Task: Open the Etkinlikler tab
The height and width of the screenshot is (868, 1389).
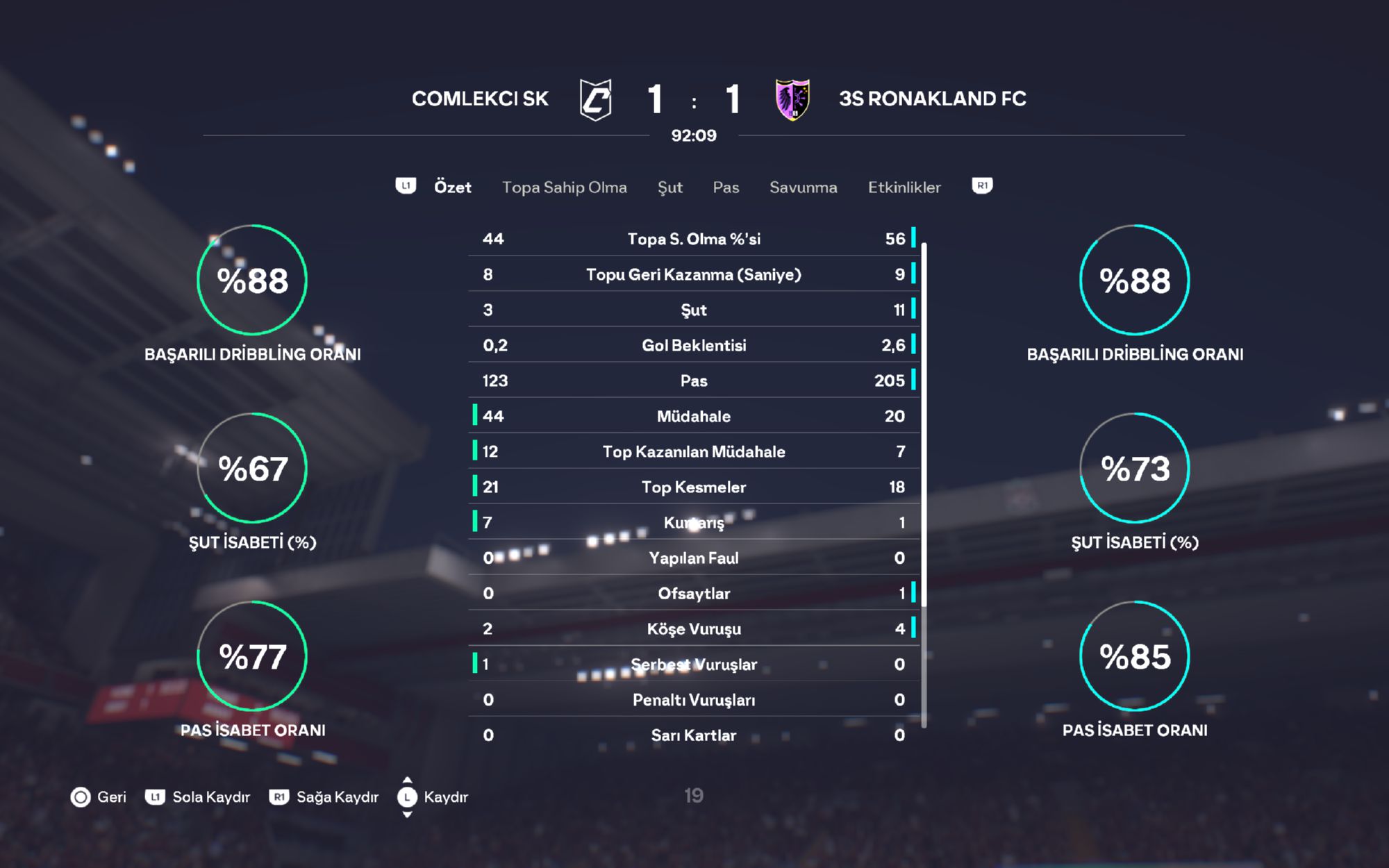Action: coord(904,187)
